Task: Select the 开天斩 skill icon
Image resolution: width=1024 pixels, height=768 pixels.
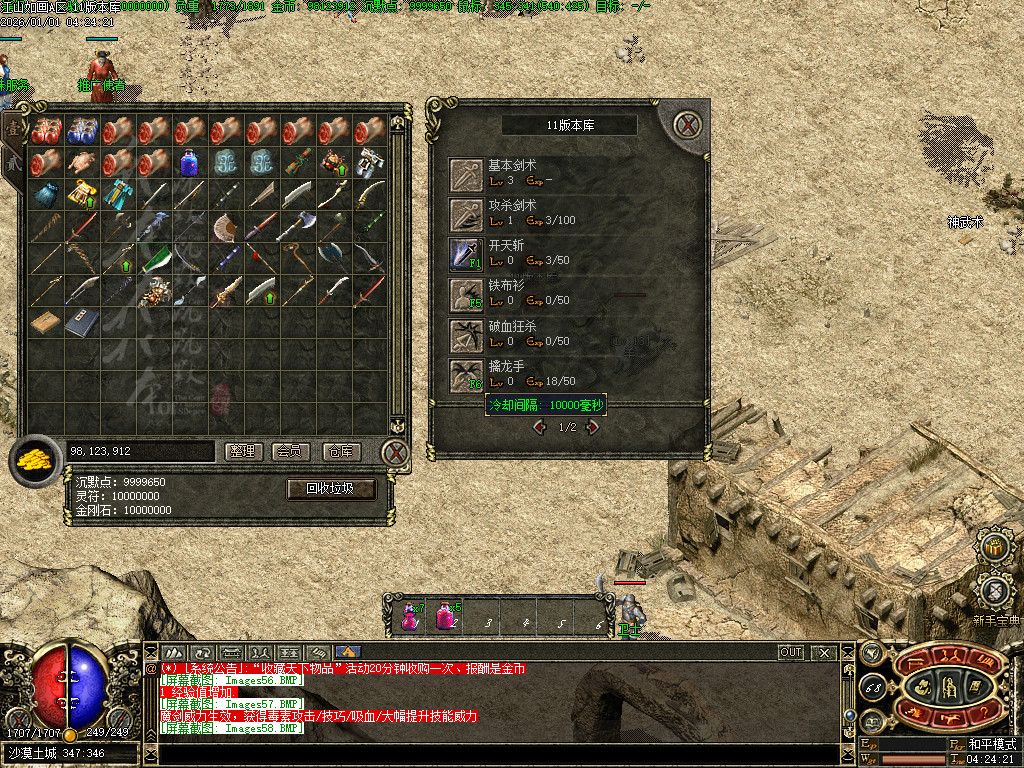Action: [x=466, y=254]
